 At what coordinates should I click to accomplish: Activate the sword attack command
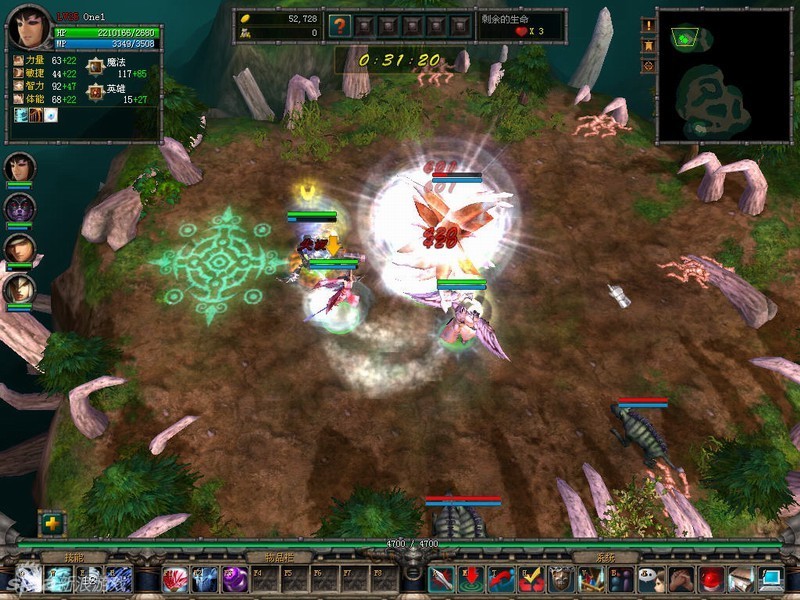(x=442, y=579)
